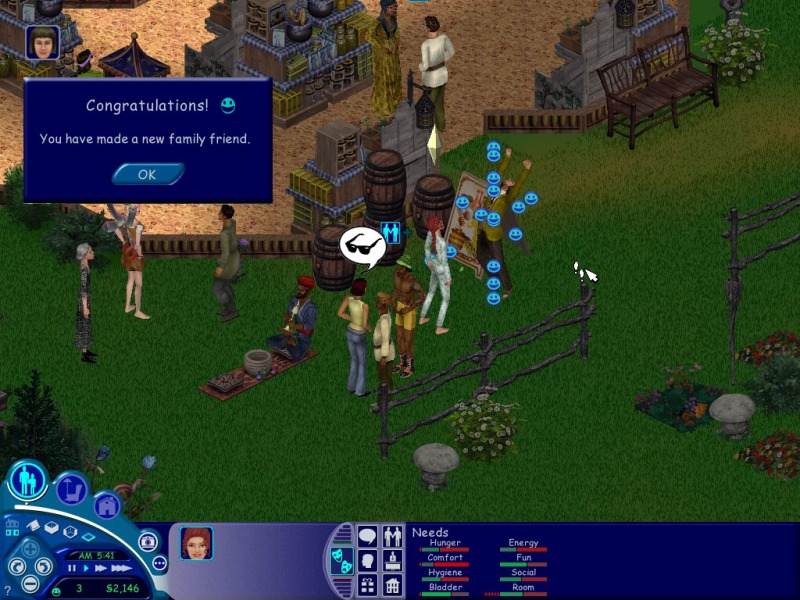Switch to Live mode
800x600 pixels.
tap(28, 482)
